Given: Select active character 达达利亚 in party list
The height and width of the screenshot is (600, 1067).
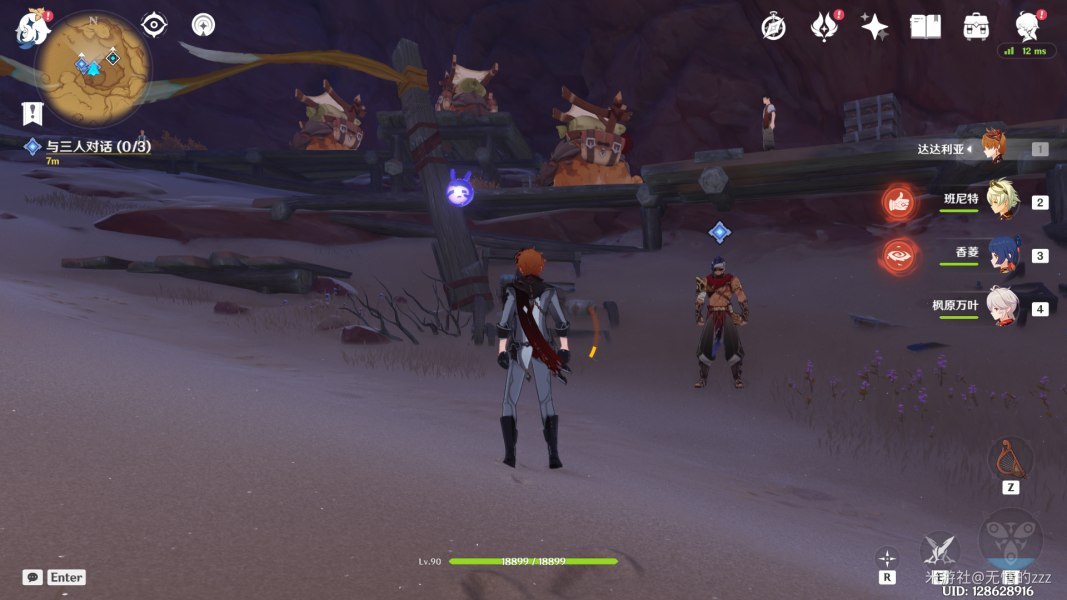Looking at the screenshot, I should click(993, 148).
